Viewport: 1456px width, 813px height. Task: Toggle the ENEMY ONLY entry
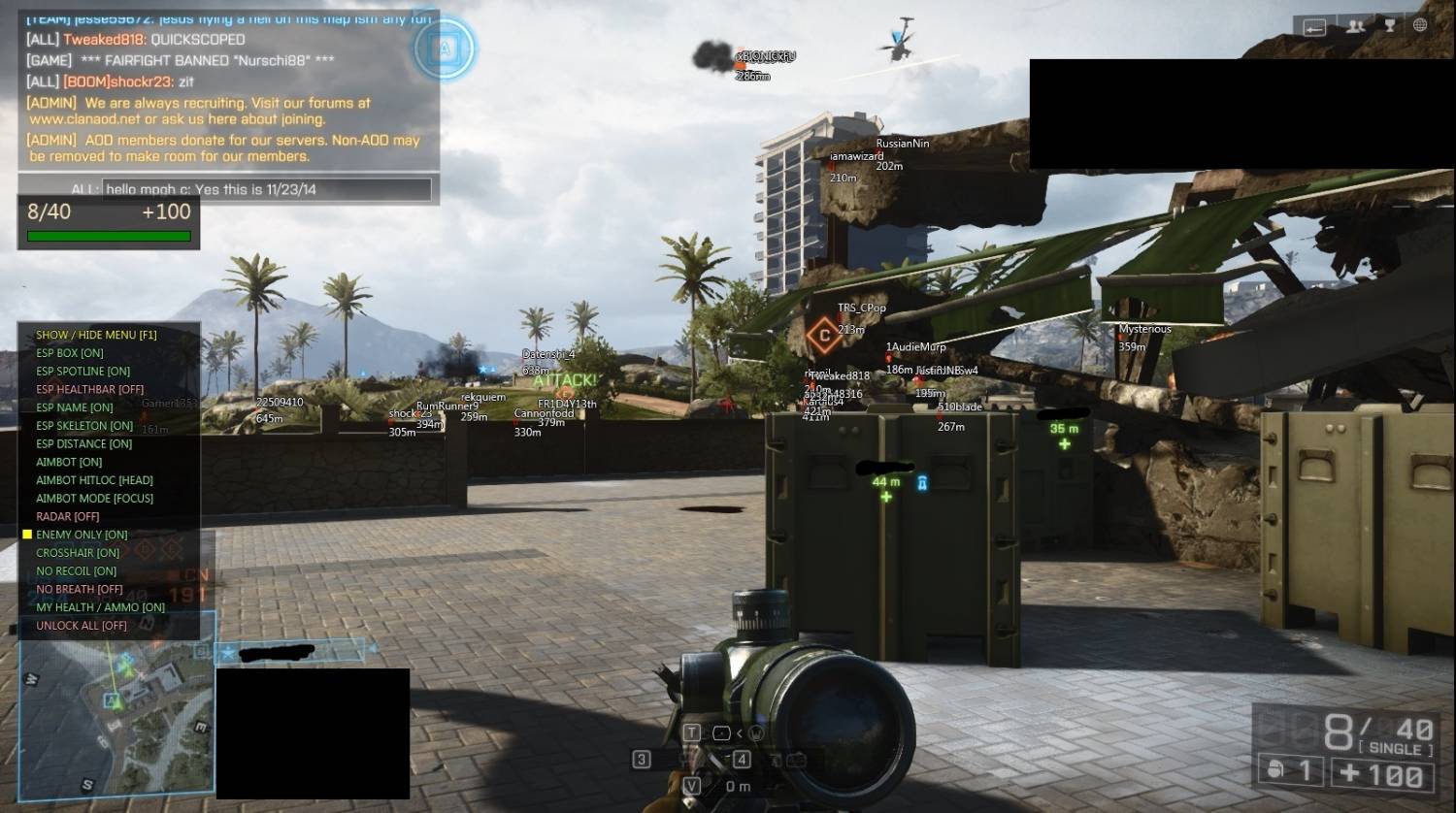82,535
